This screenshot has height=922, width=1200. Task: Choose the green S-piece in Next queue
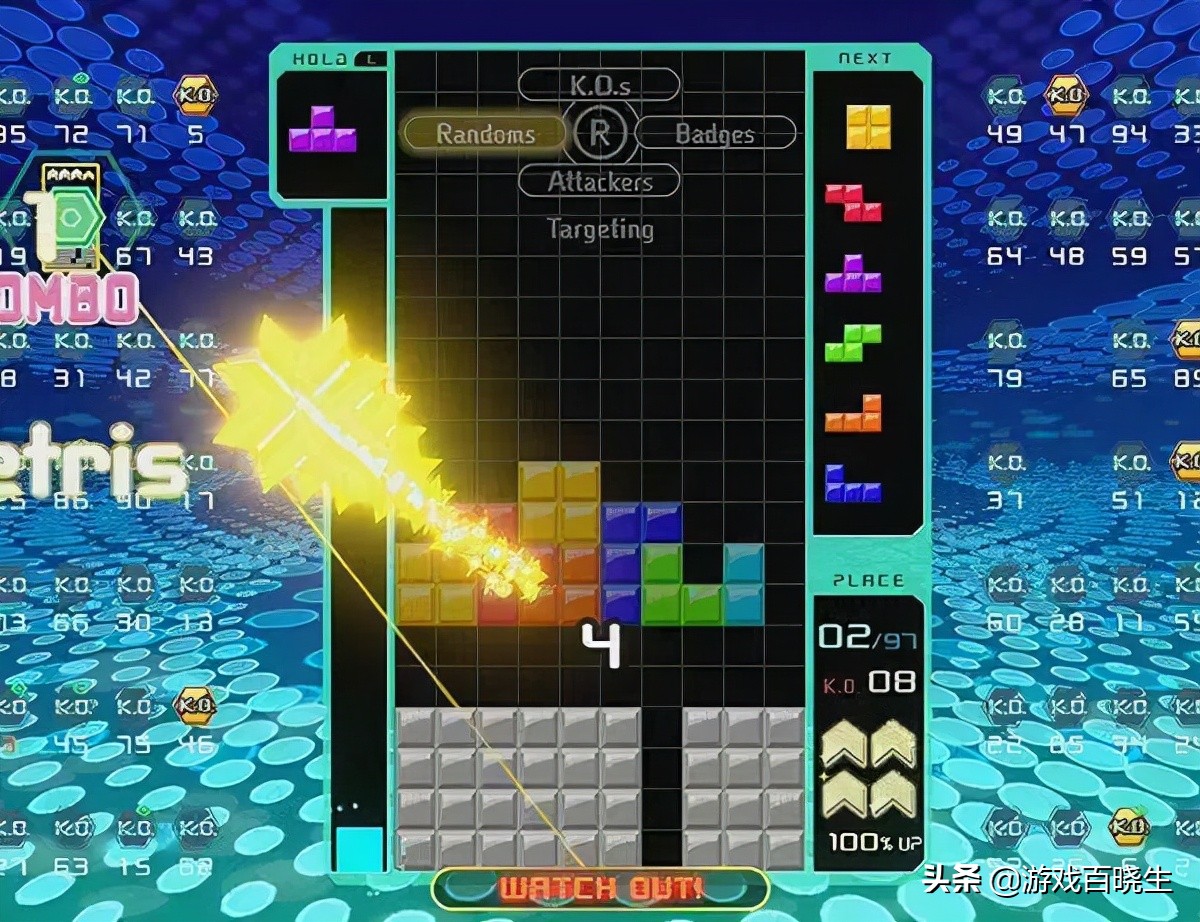pos(853,343)
